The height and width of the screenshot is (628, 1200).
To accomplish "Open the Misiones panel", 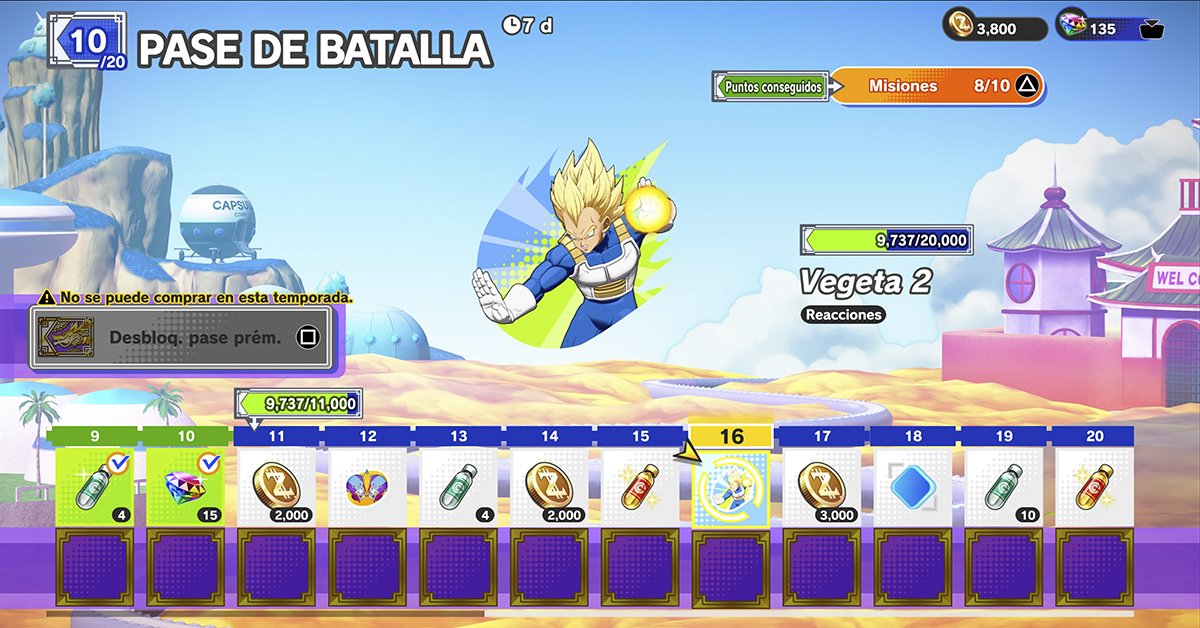I will coord(935,87).
